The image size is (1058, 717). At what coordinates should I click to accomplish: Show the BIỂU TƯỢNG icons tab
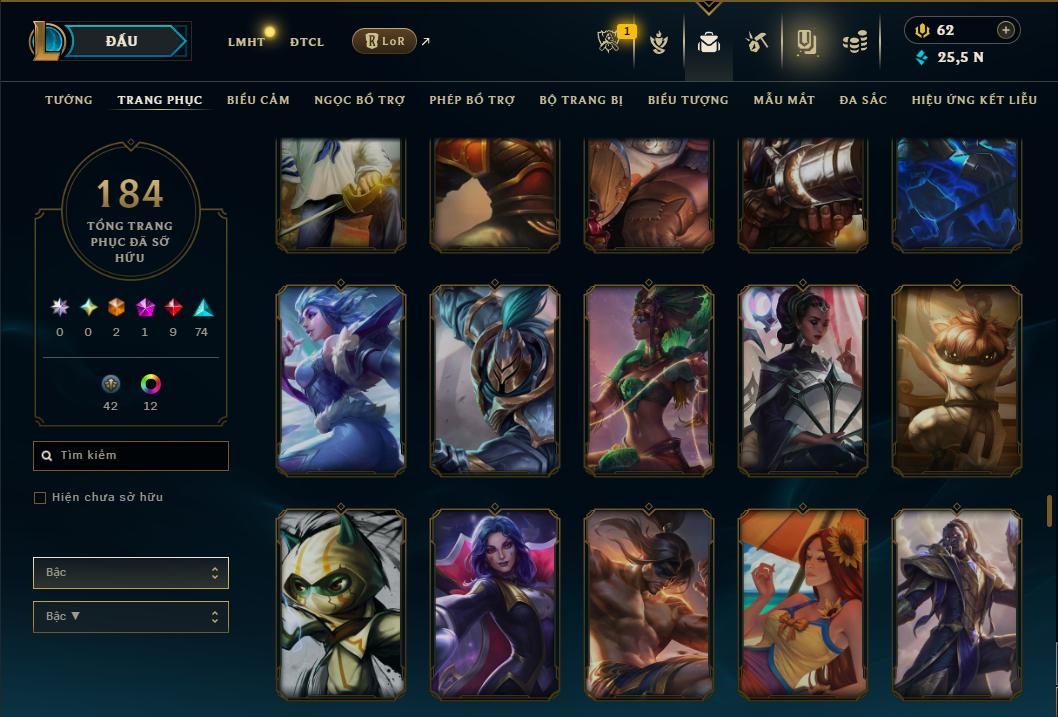[688, 100]
